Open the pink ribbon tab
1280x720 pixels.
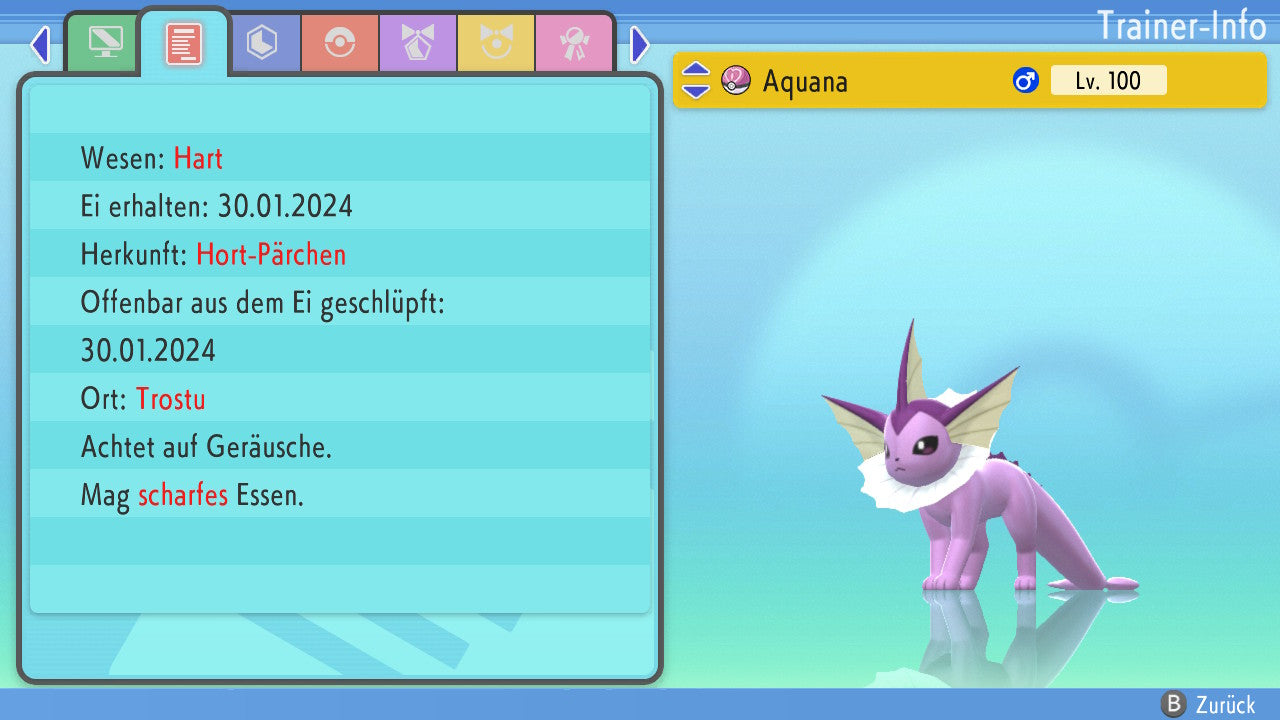(574, 43)
